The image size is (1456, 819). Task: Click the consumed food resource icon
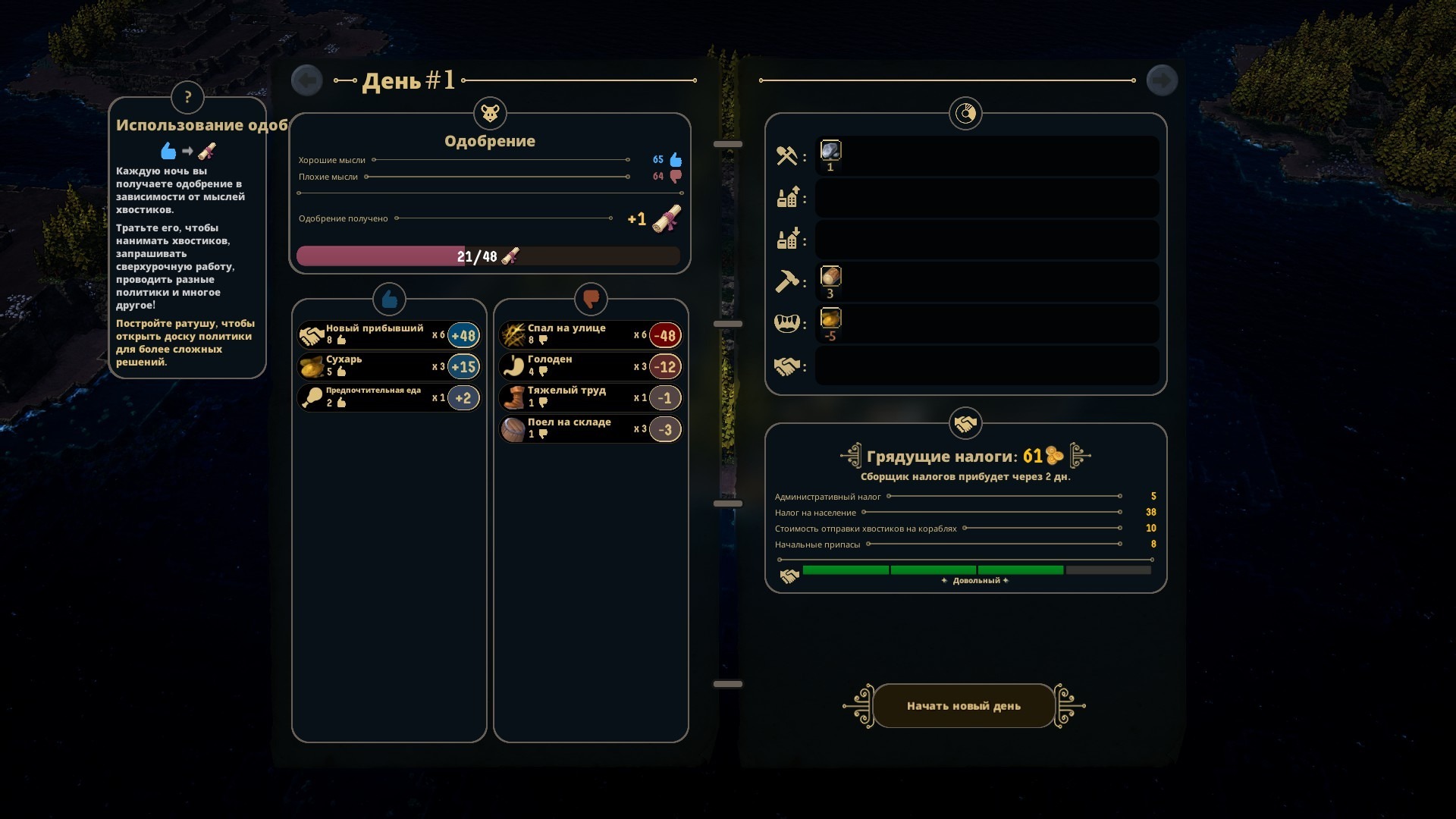(x=830, y=319)
